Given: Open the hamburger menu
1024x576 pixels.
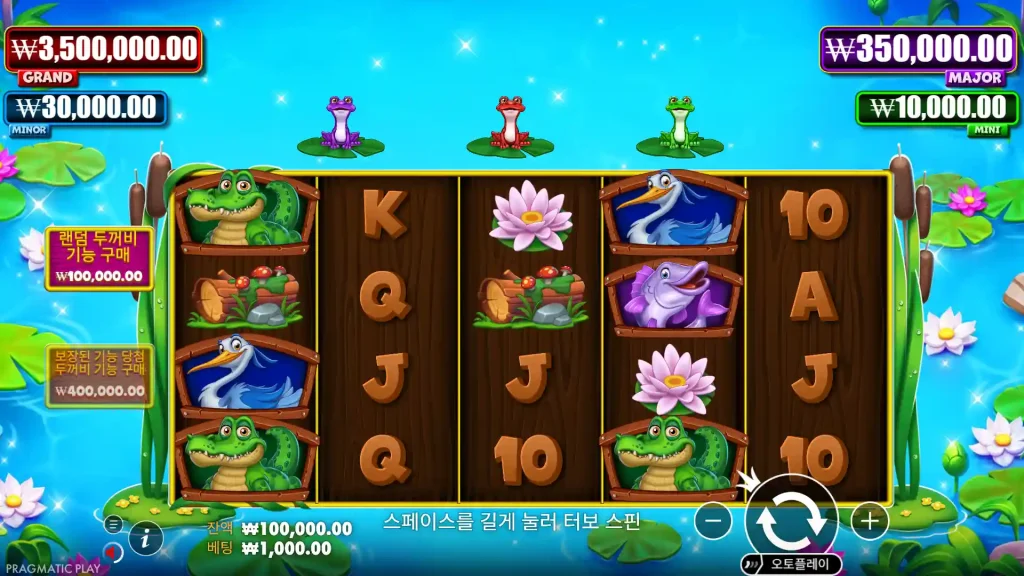Looking at the screenshot, I should tap(113, 523).
